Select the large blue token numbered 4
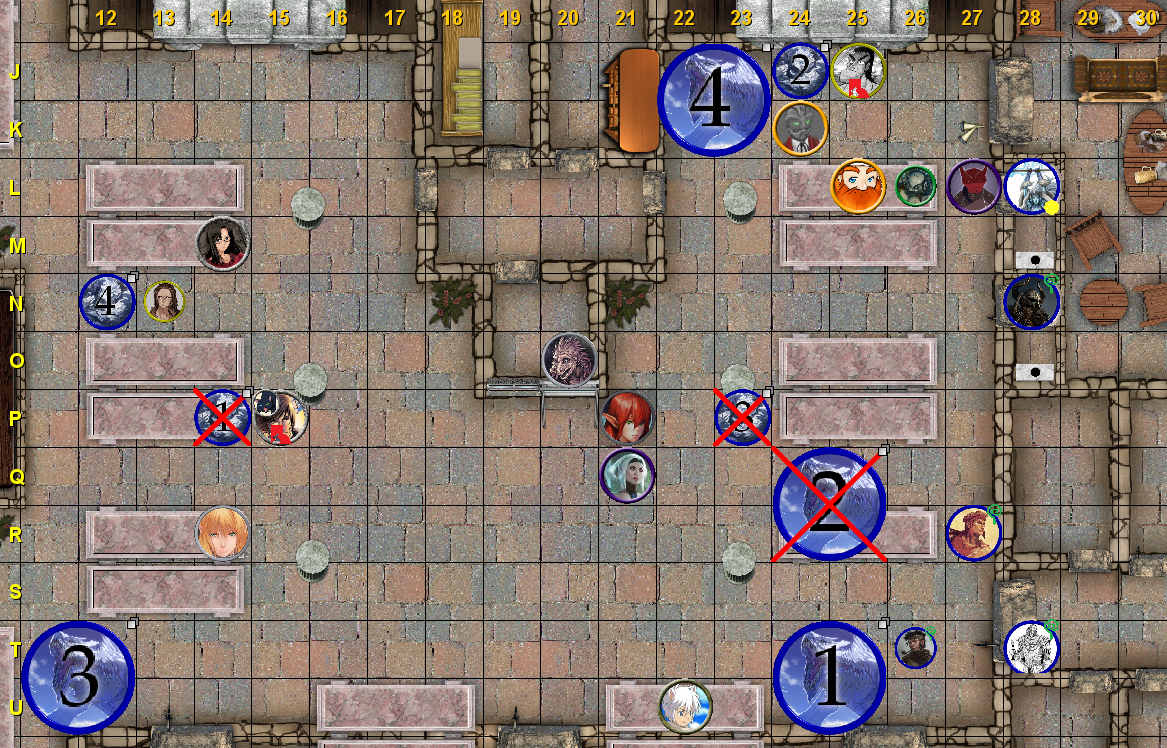This screenshot has height=748, width=1167. point(713,100)
